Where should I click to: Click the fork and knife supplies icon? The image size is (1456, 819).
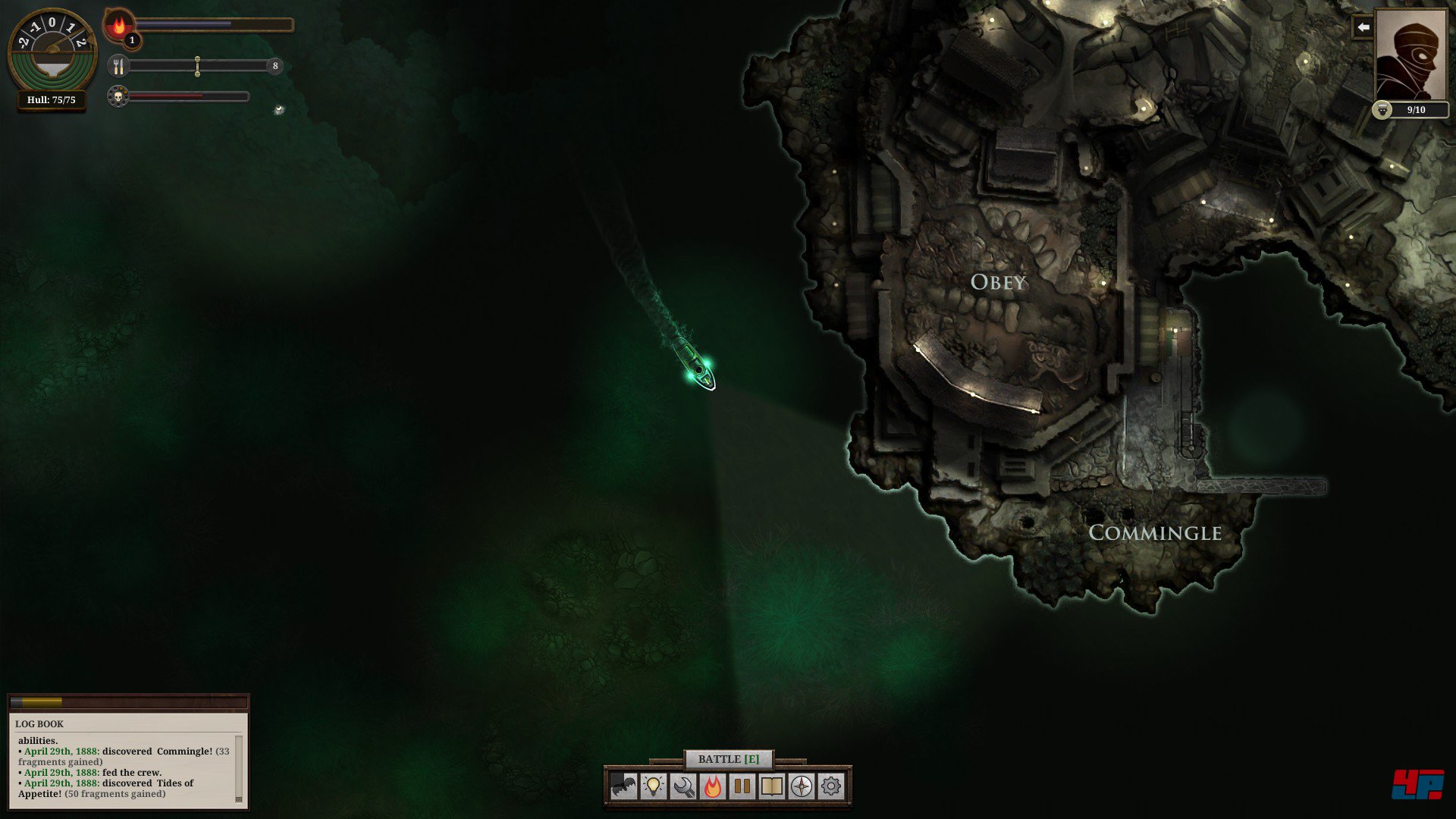pyautogui.click(x=118, y=67)
